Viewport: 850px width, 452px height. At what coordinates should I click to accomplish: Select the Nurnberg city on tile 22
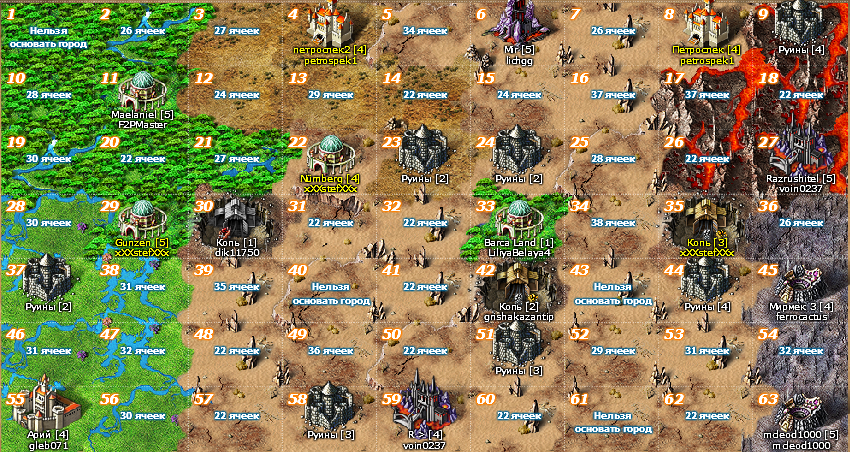point(329,153)
